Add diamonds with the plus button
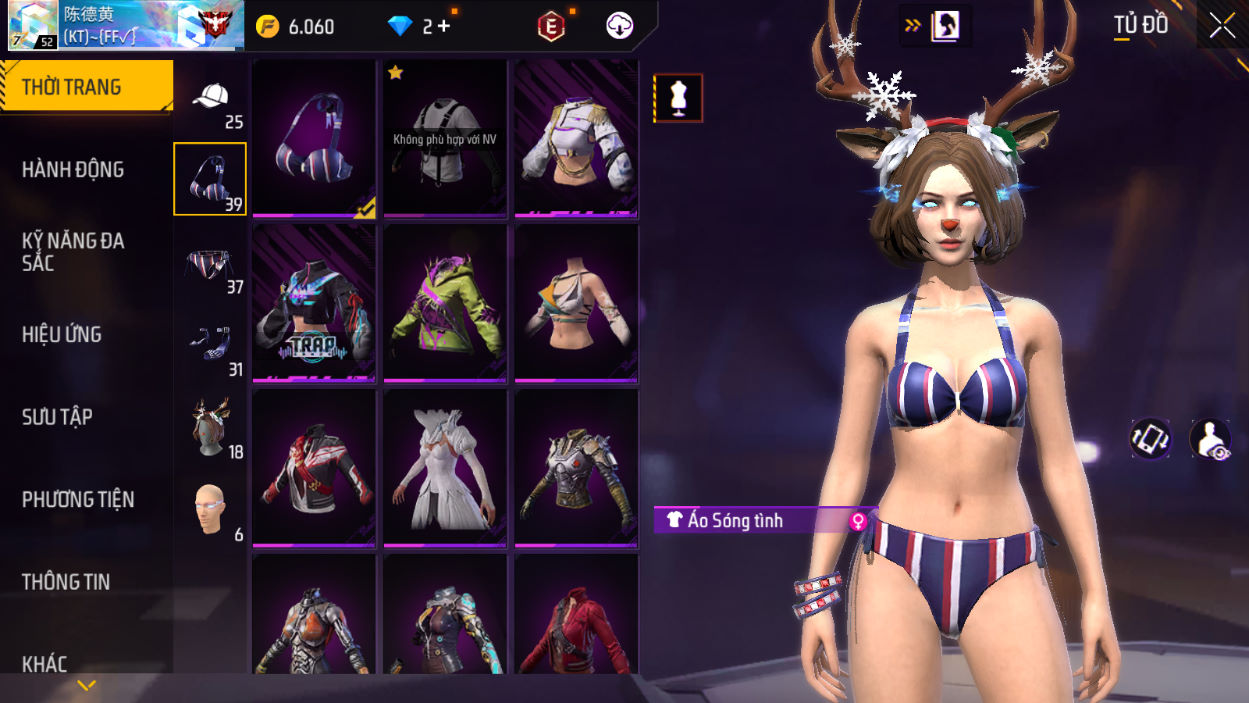This screenshot has height=703, width=1249. pyautogui.click(x=443, y=27)
